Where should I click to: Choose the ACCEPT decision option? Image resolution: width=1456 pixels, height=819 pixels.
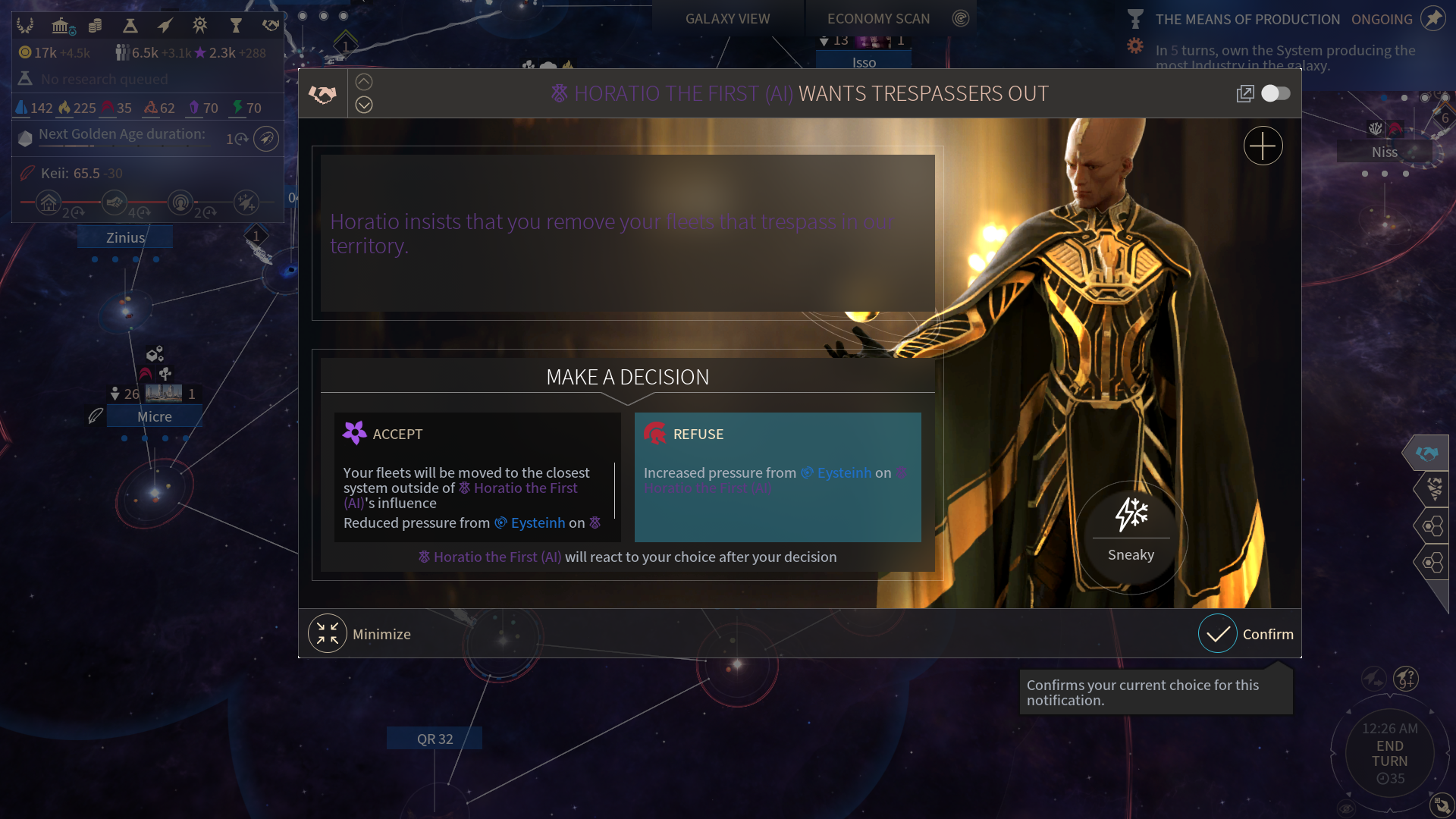pos(477,476)
